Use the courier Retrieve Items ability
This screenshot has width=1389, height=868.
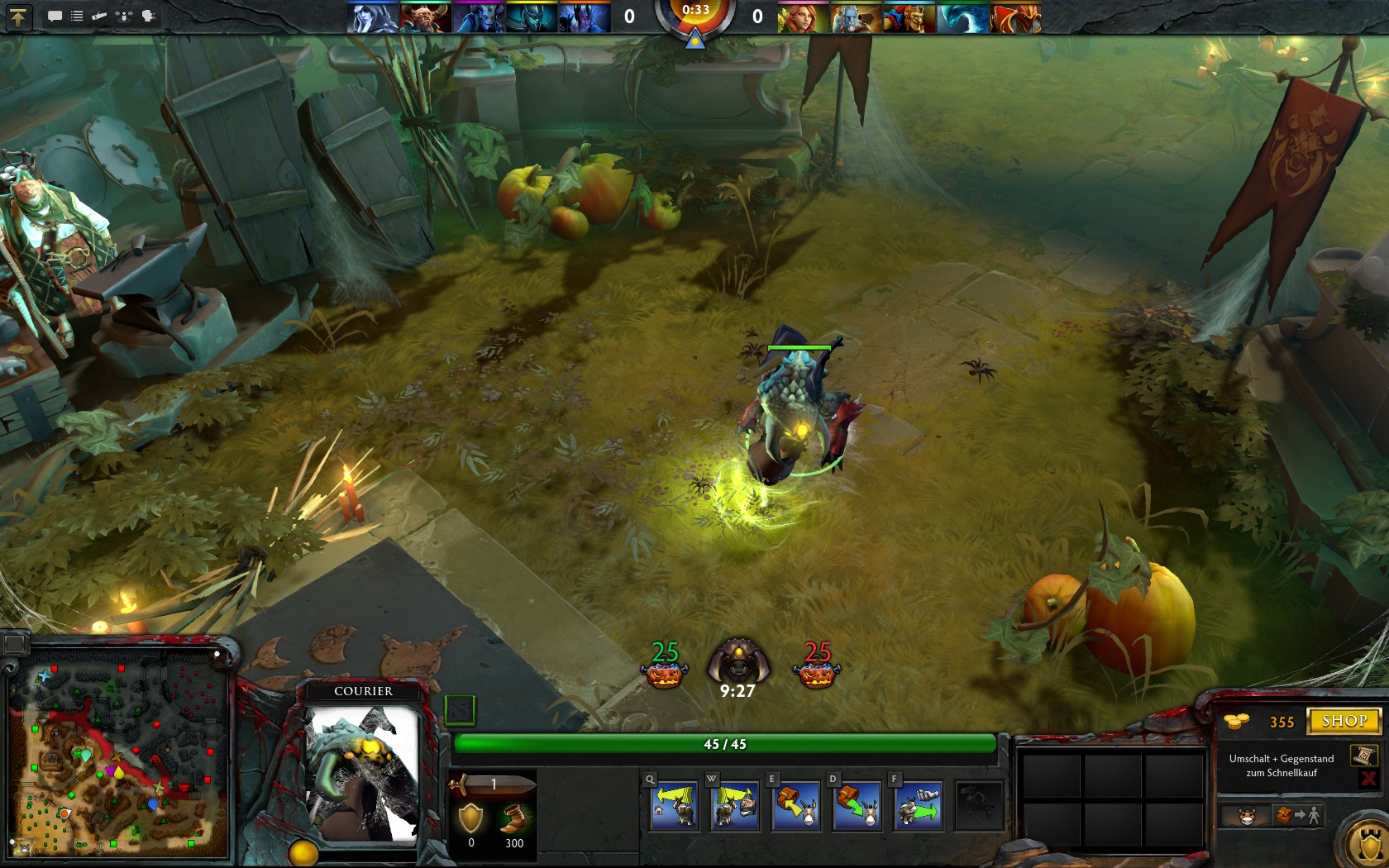pyautogui.click(x=796, y=806)
